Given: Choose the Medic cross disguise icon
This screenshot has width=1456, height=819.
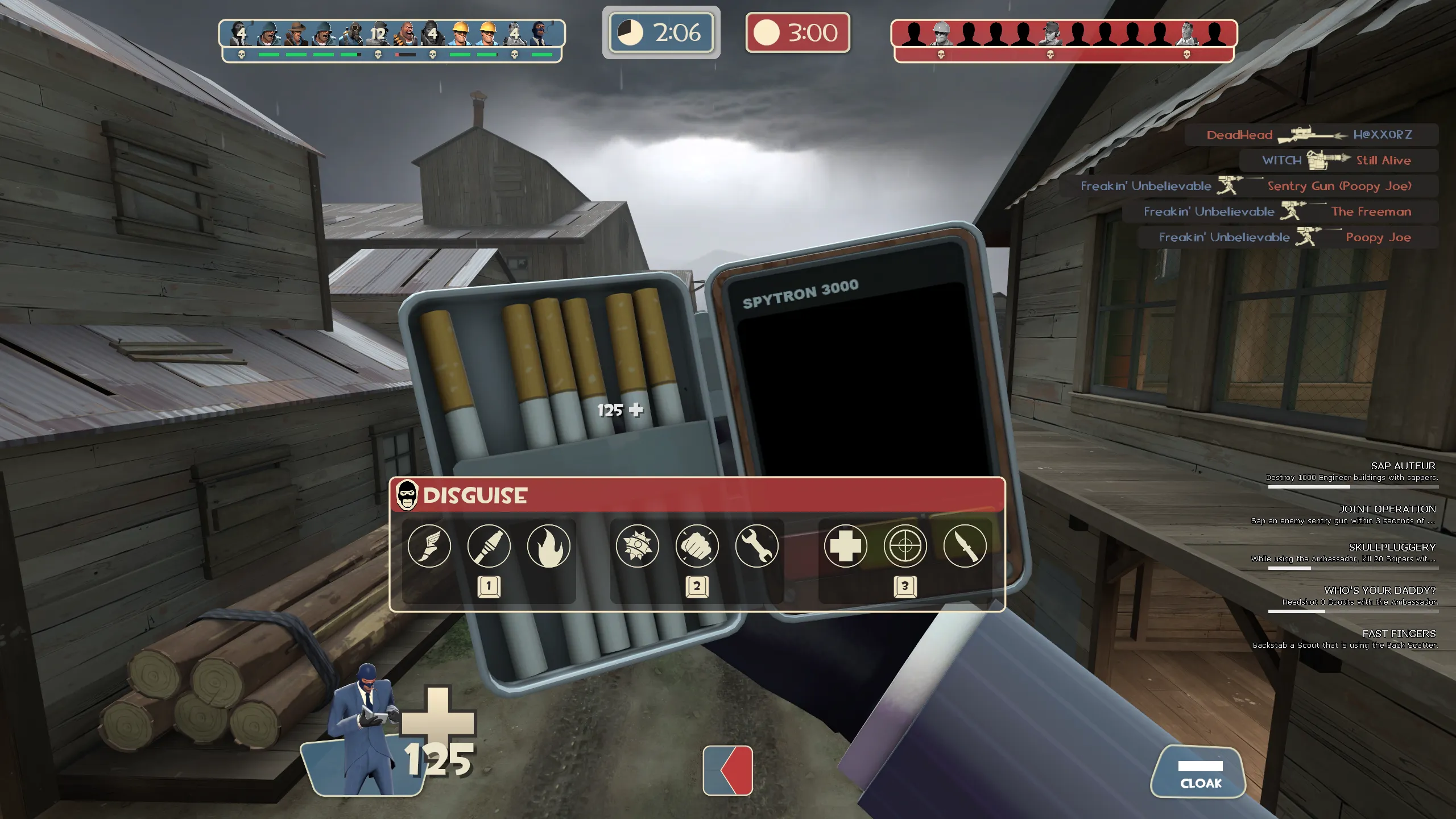Looking at the screenshot, I should pyautogui.click(x=846, y=546).
